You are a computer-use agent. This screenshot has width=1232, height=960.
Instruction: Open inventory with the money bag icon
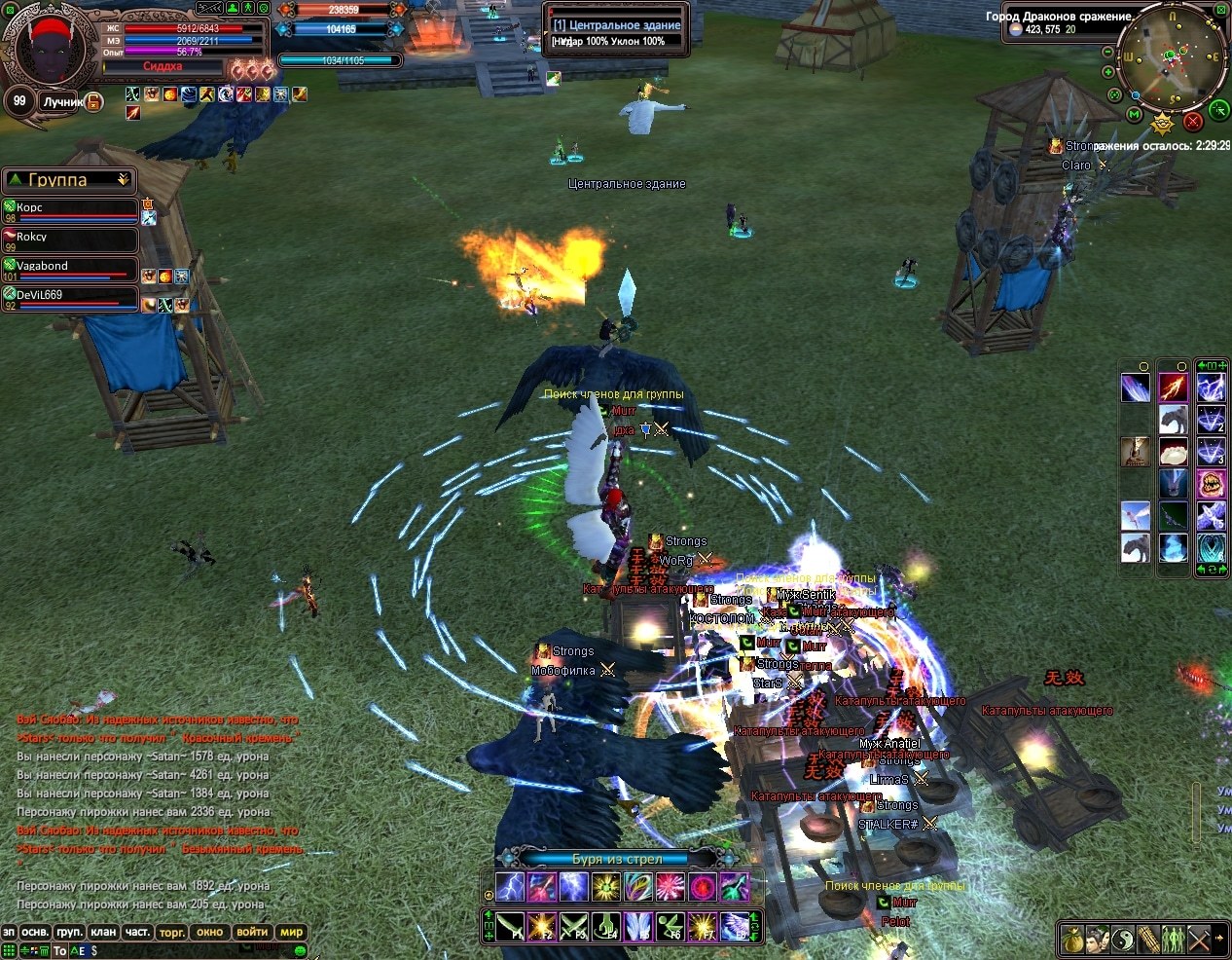pos(1072,939)
